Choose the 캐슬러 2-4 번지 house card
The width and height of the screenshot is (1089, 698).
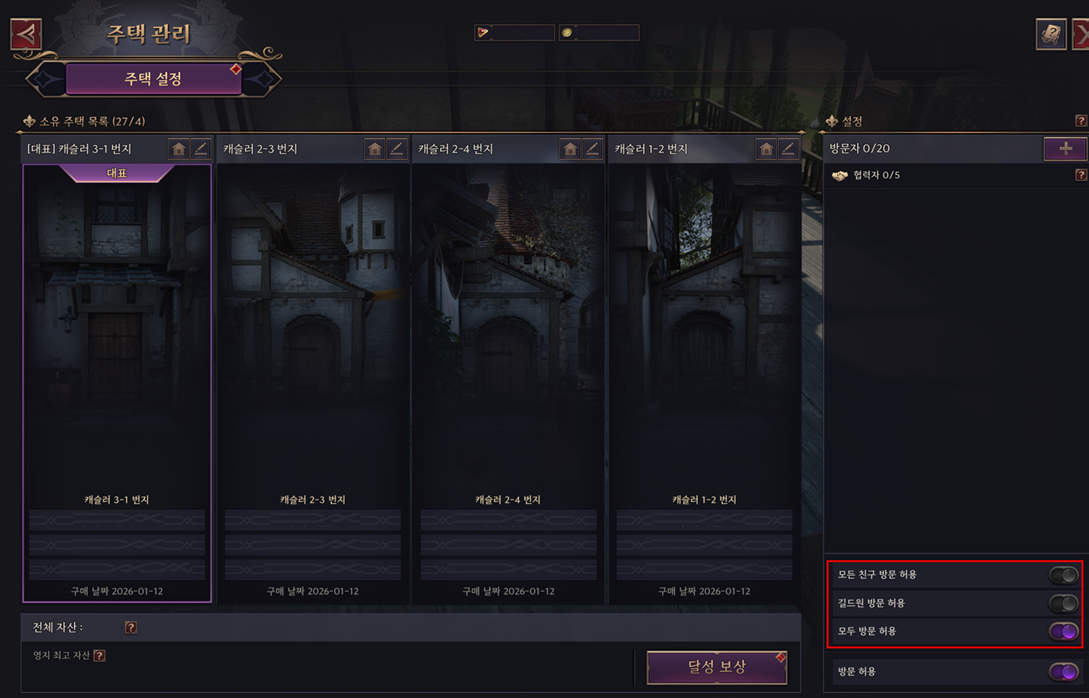click(508, 380)
